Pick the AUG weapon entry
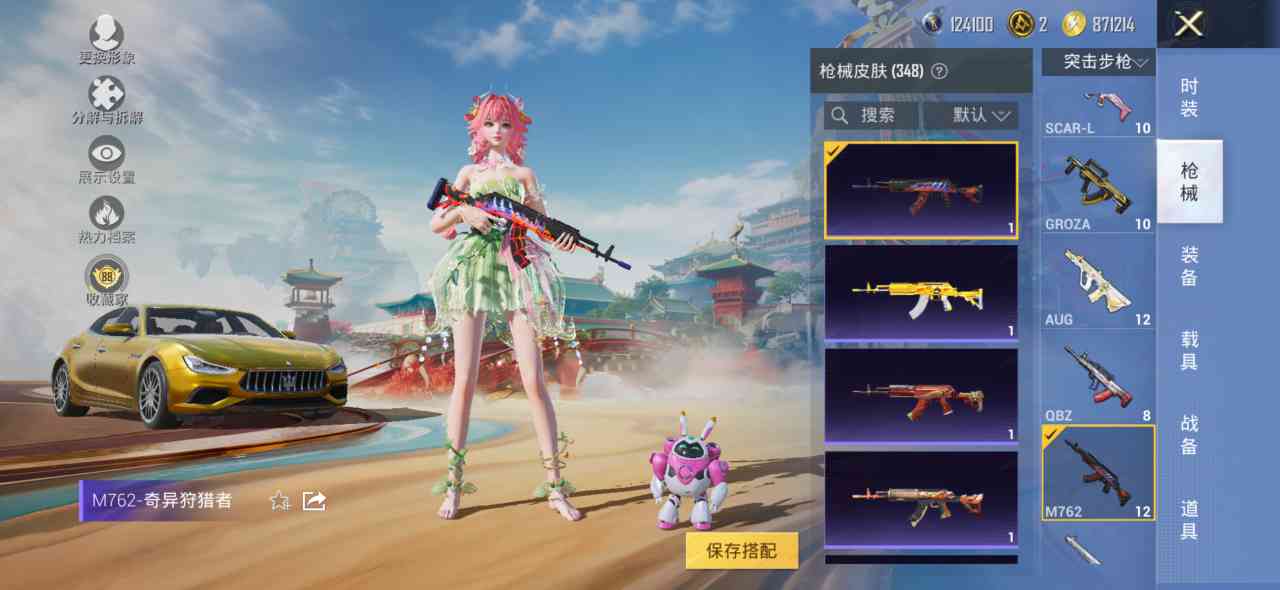The image size is (1280, 590). coord(1098,284)
